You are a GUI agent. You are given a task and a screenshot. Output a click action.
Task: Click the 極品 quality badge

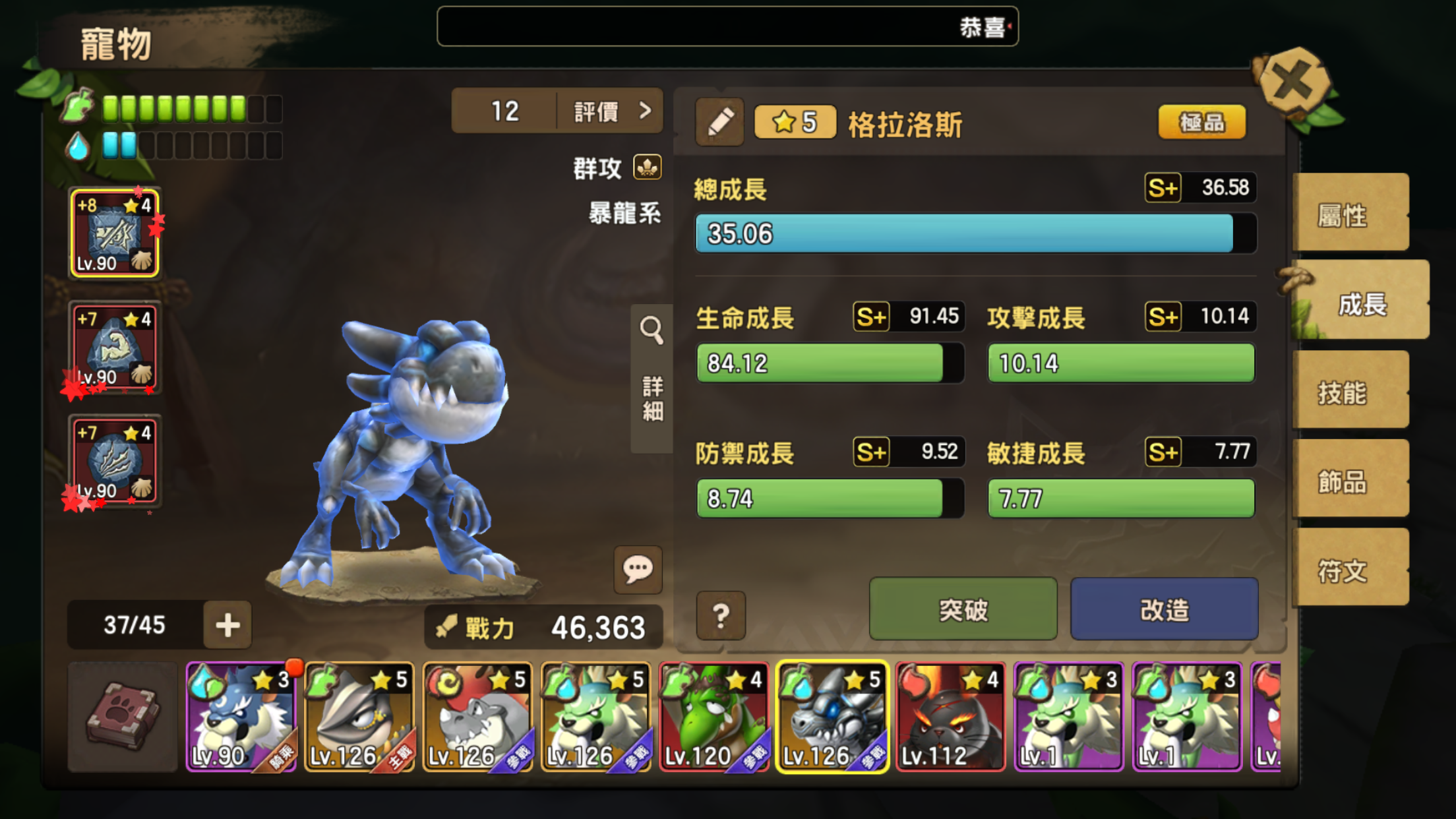(1201, 122)
